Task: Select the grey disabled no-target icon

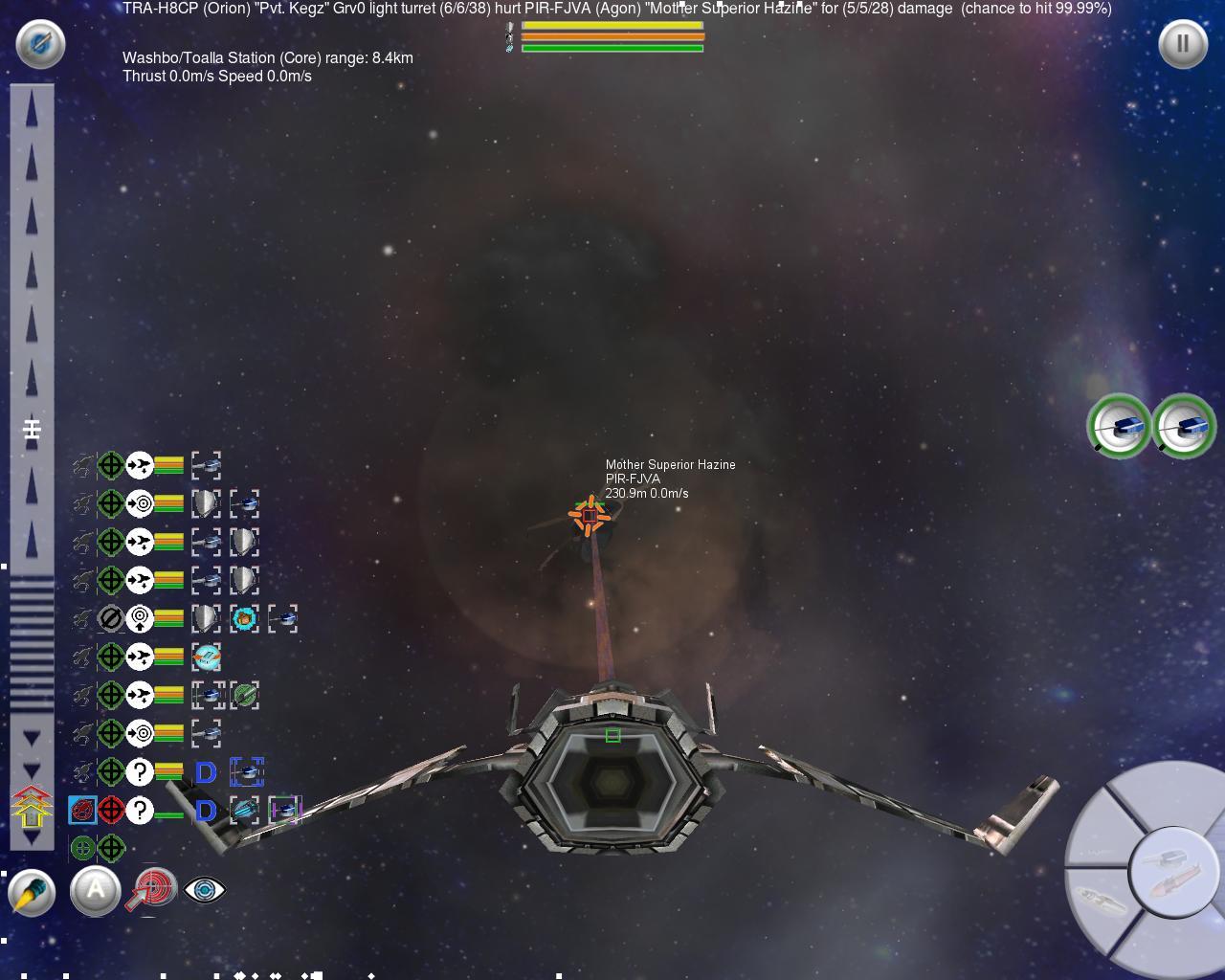Action: [111, 618]
